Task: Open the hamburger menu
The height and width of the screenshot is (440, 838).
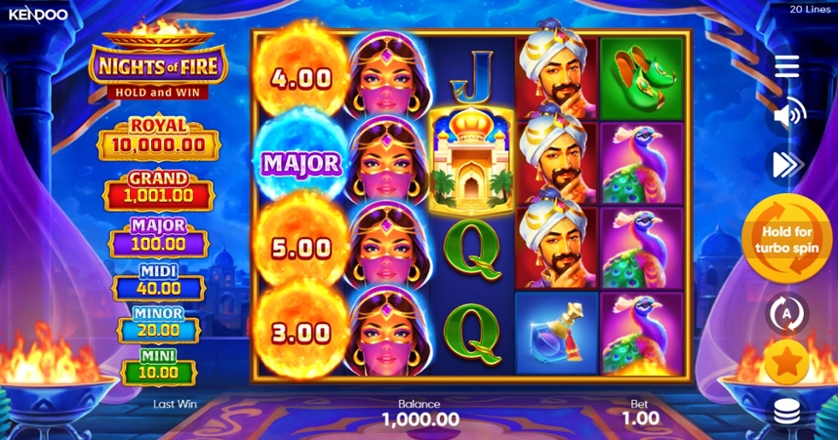Action: (x=787, y=66)
